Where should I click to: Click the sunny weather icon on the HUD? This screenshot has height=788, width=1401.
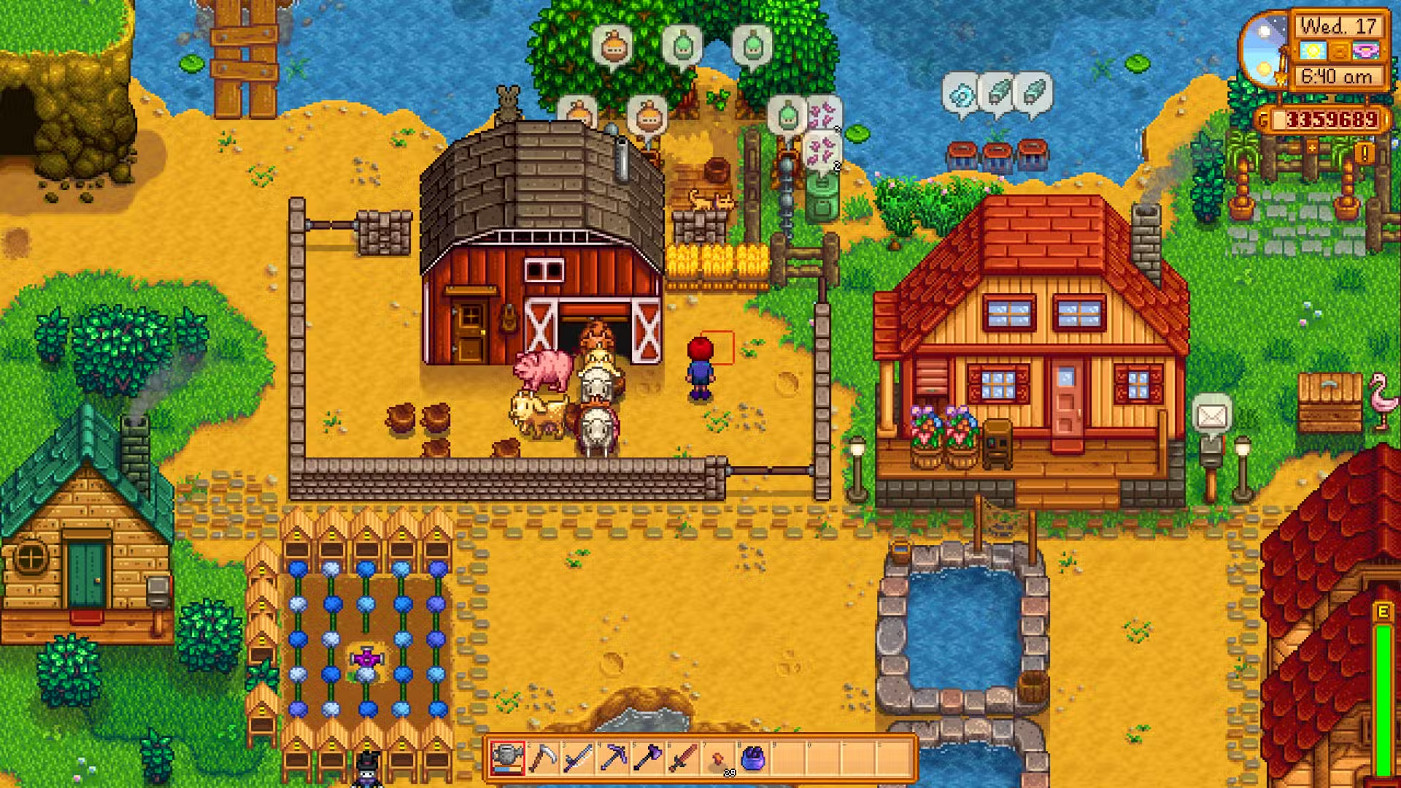[x=1313, y=50]
